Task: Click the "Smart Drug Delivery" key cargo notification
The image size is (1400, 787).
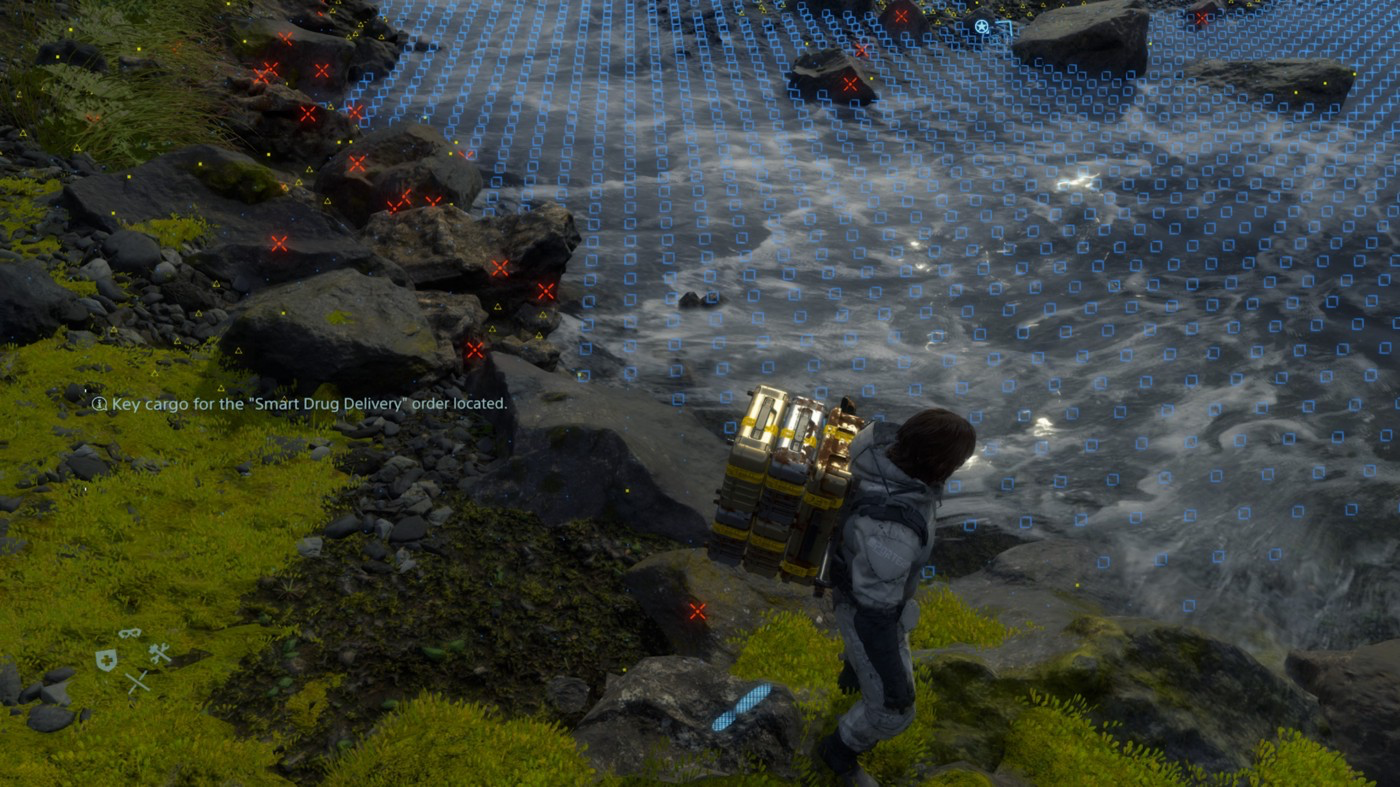Action: tap(300, 404)
